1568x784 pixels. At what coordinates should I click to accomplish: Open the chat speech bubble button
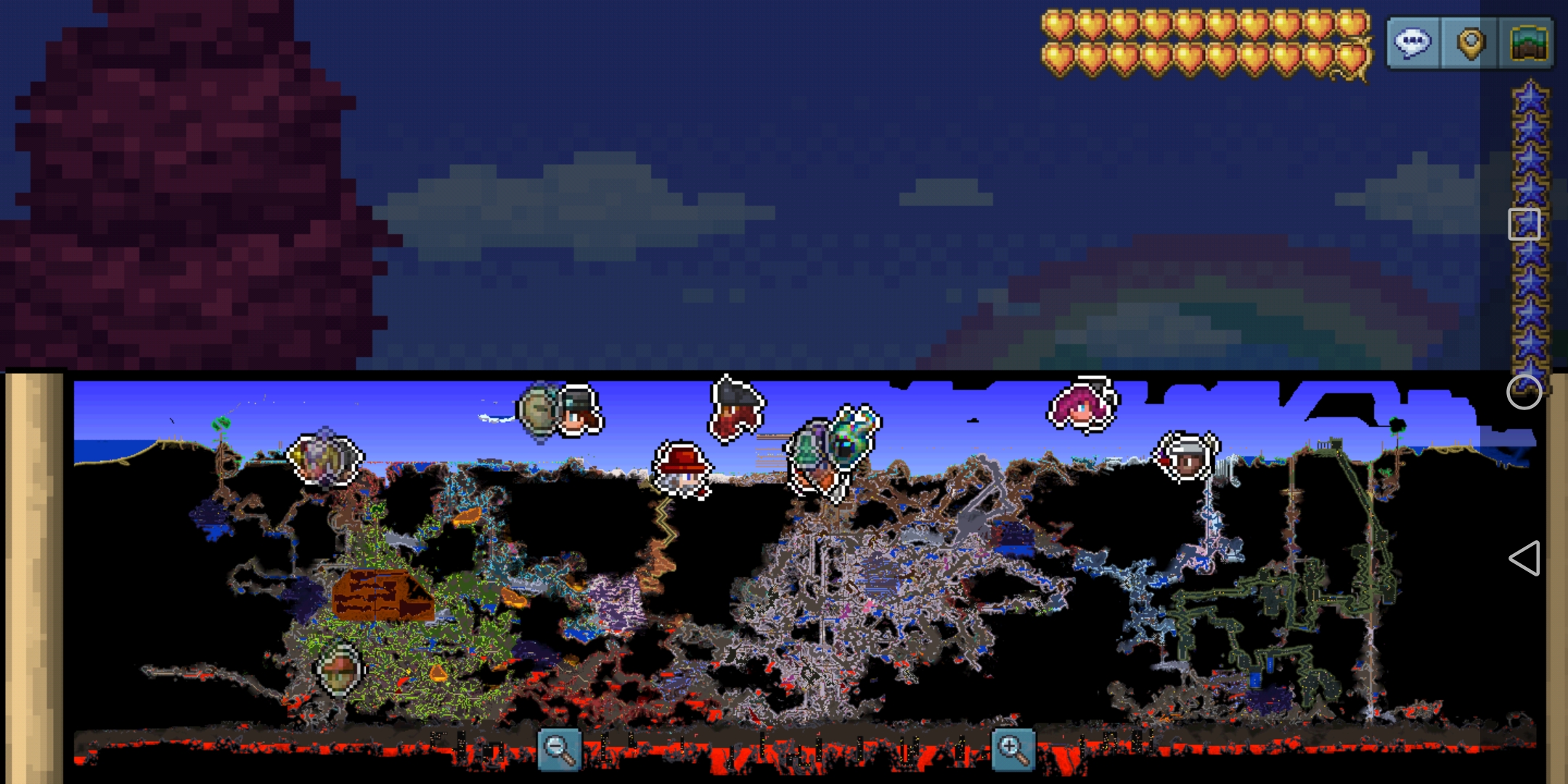click(1413, 43)
